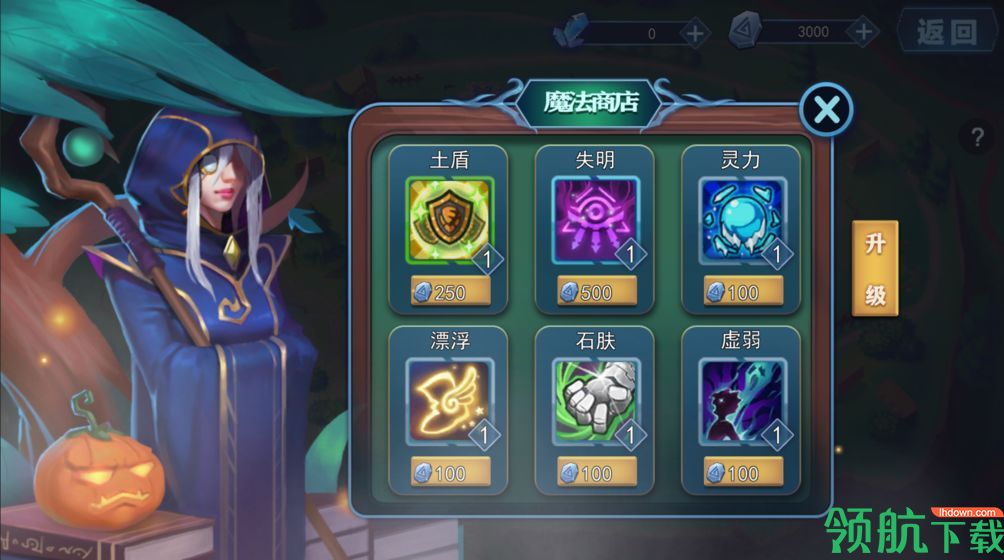Buy 漂浮 using its 100 price button
The image size is (1004, 560).
pyautogui.click(x=449, y=472)
